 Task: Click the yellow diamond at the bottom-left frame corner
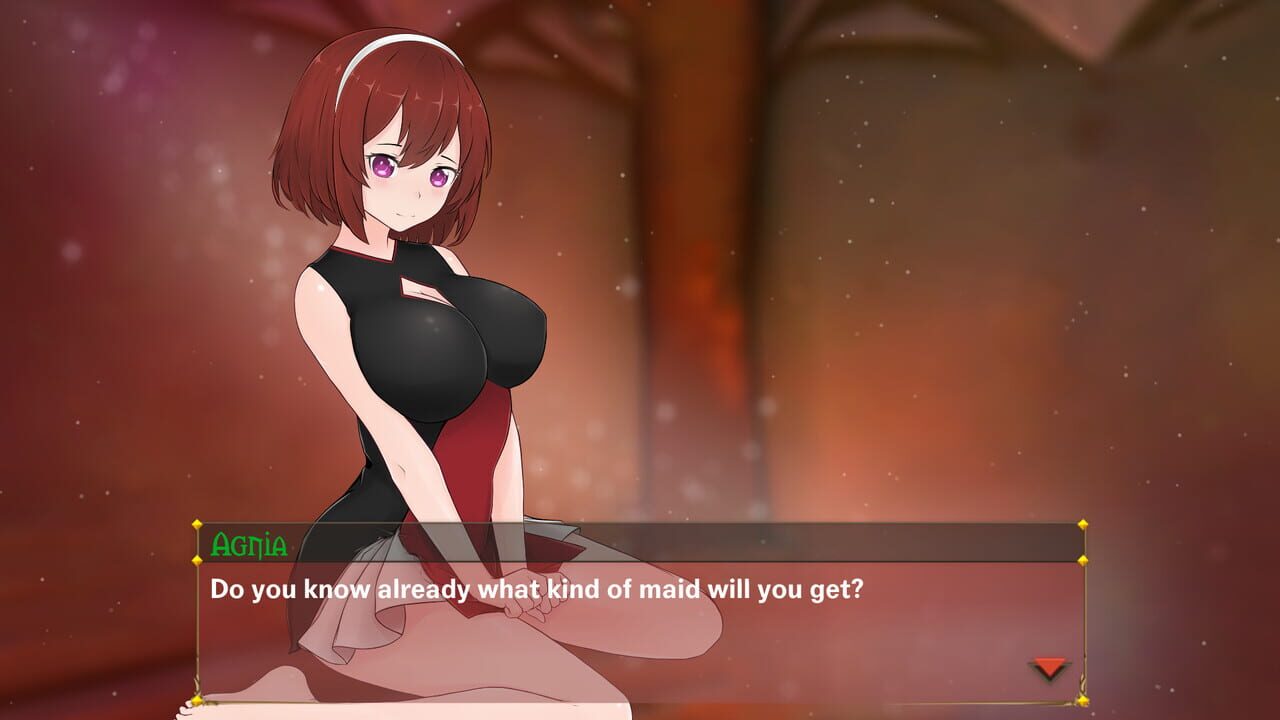coord(196,702)
